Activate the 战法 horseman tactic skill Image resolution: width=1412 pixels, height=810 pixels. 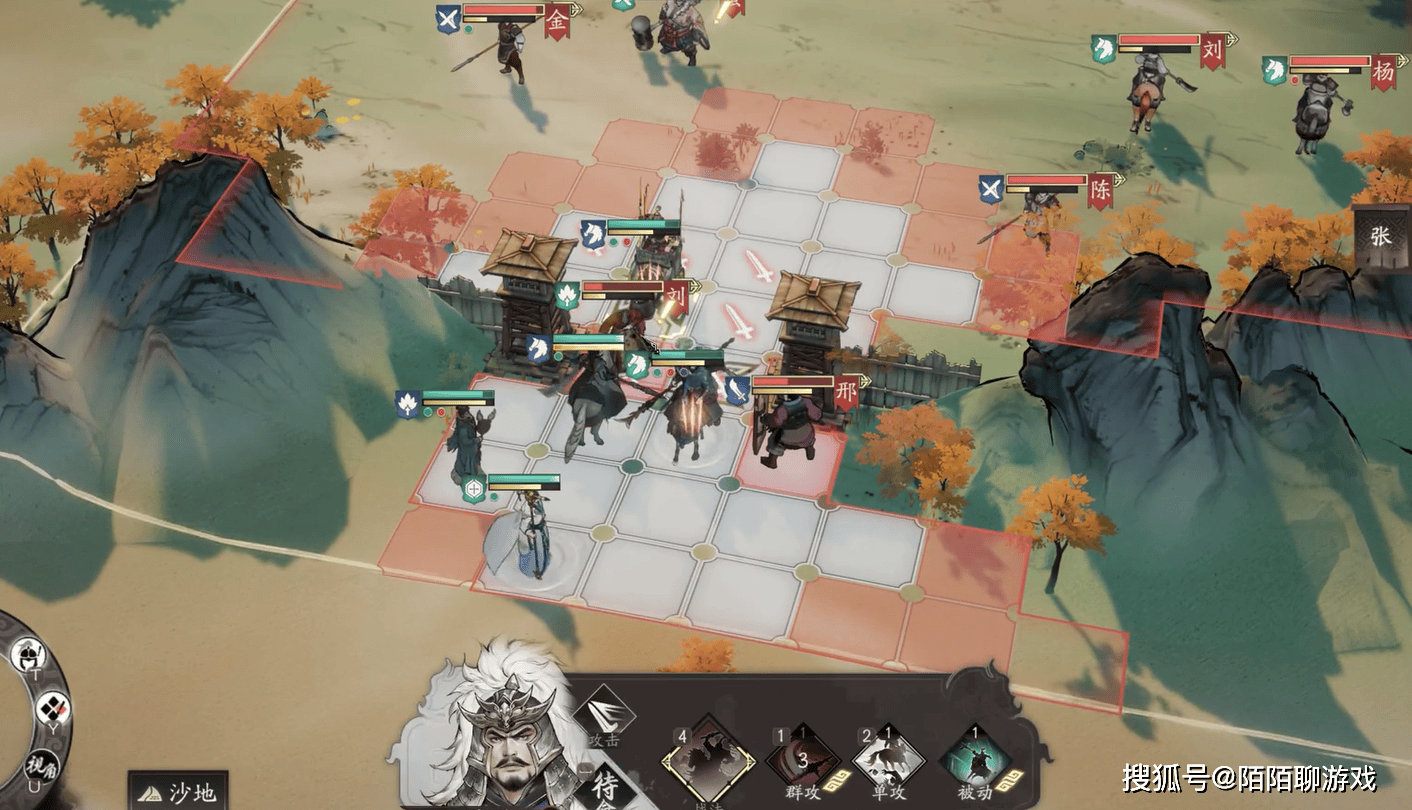(709, 762)
